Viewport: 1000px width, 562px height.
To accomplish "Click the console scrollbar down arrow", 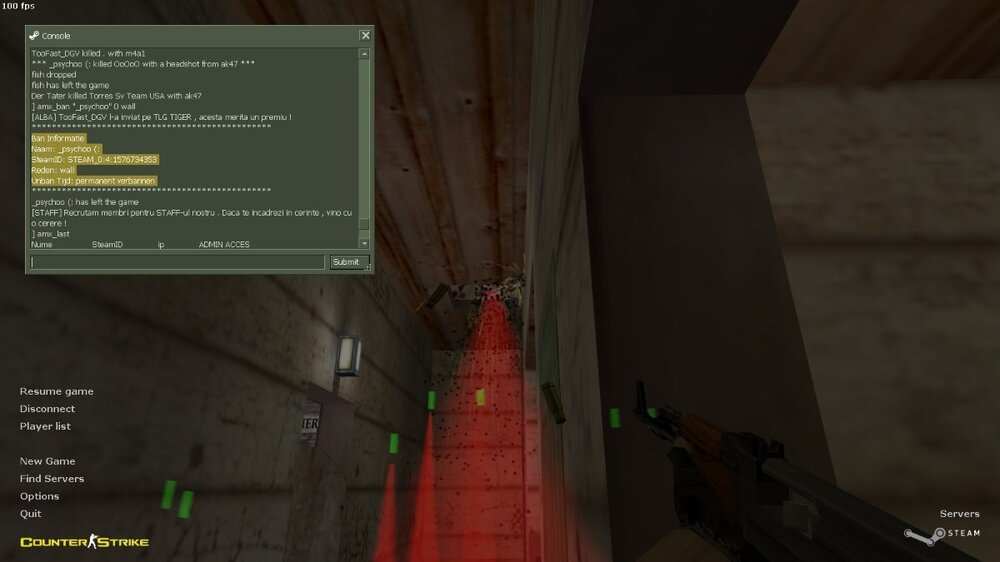I will click(x=364, y=243).
